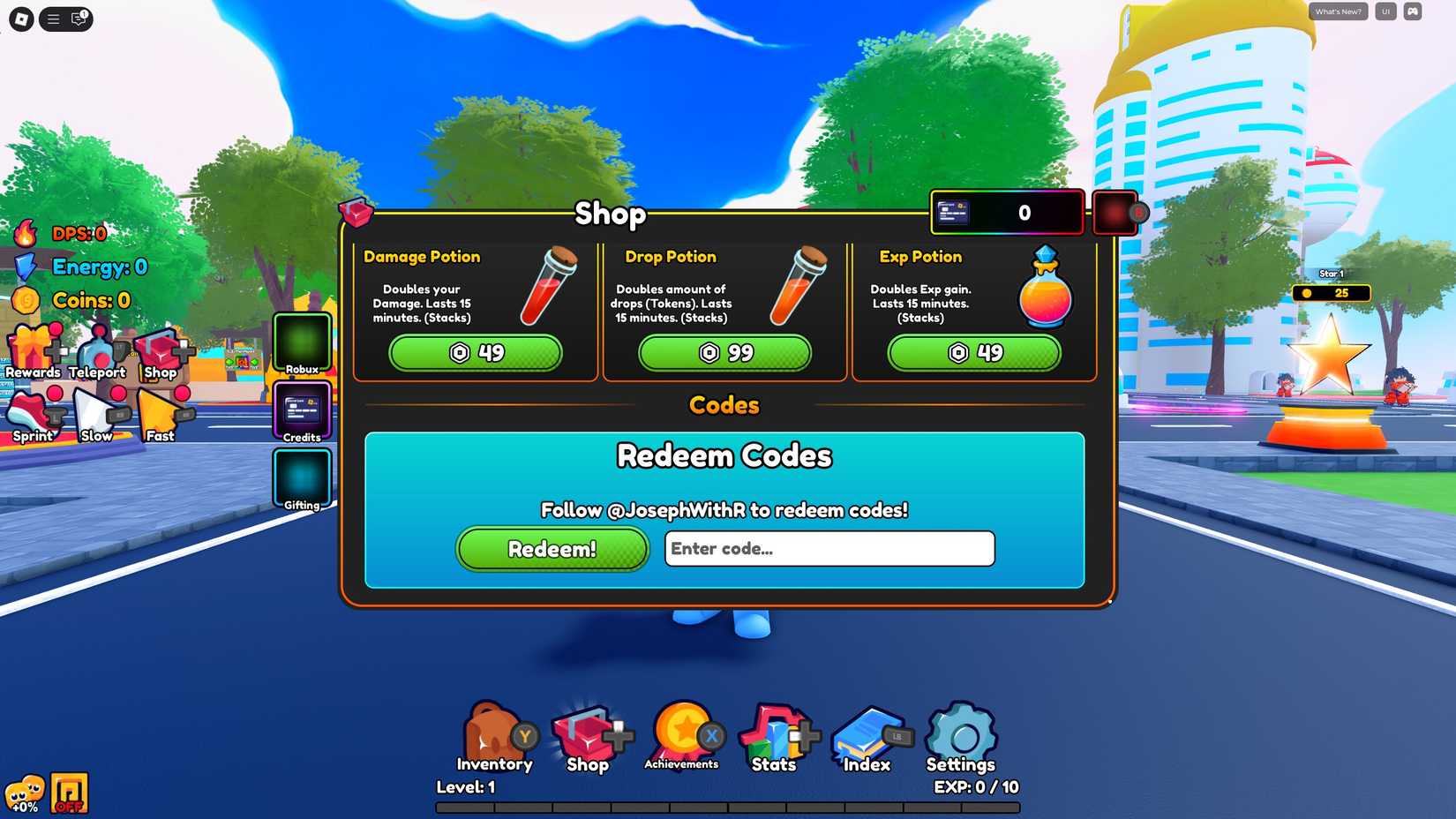
Task: Switch to the Inventory tab
Action: tap(494, 733)
